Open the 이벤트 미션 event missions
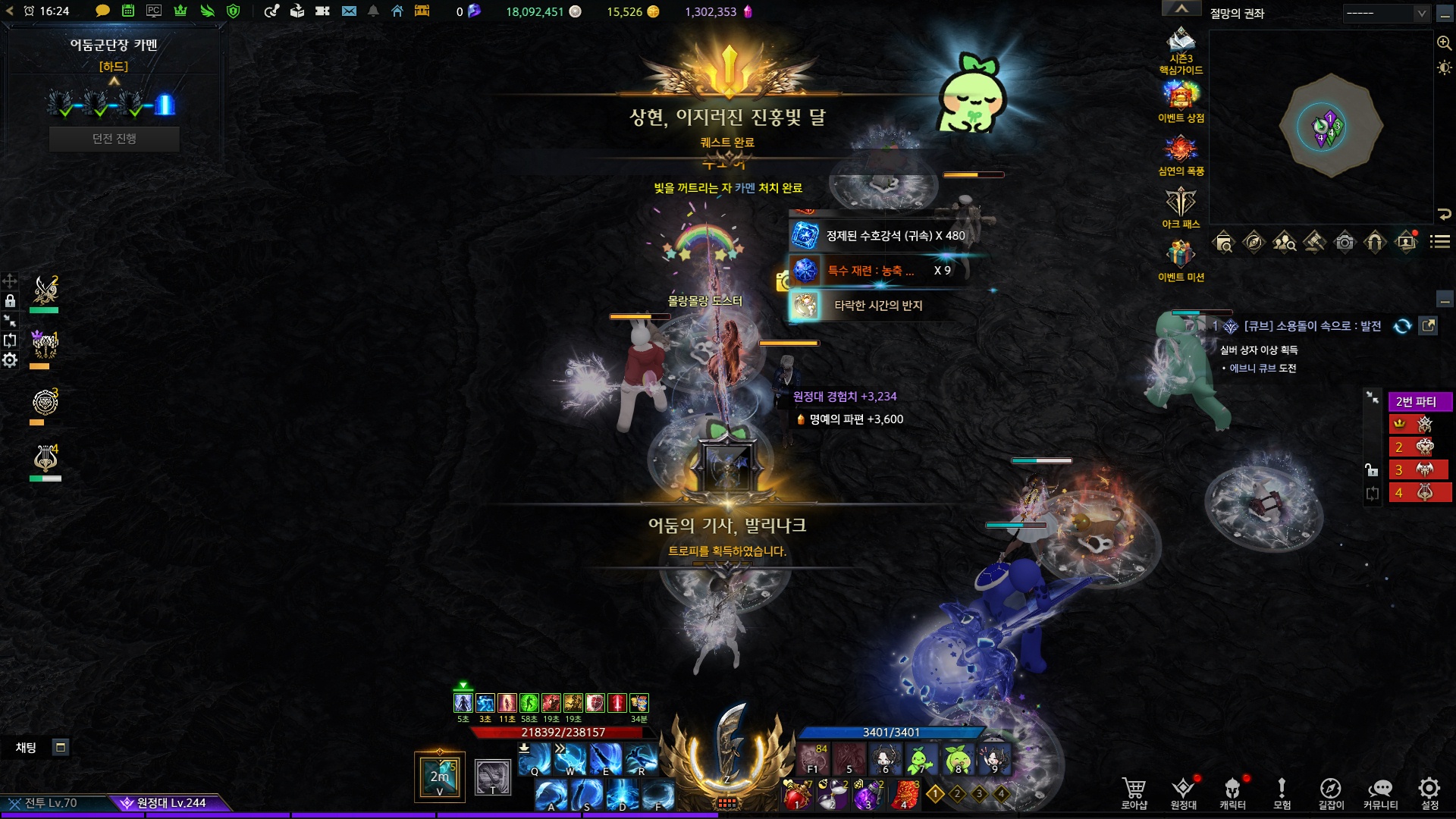Screen dimensions: 1456x819 [1181, 261]
